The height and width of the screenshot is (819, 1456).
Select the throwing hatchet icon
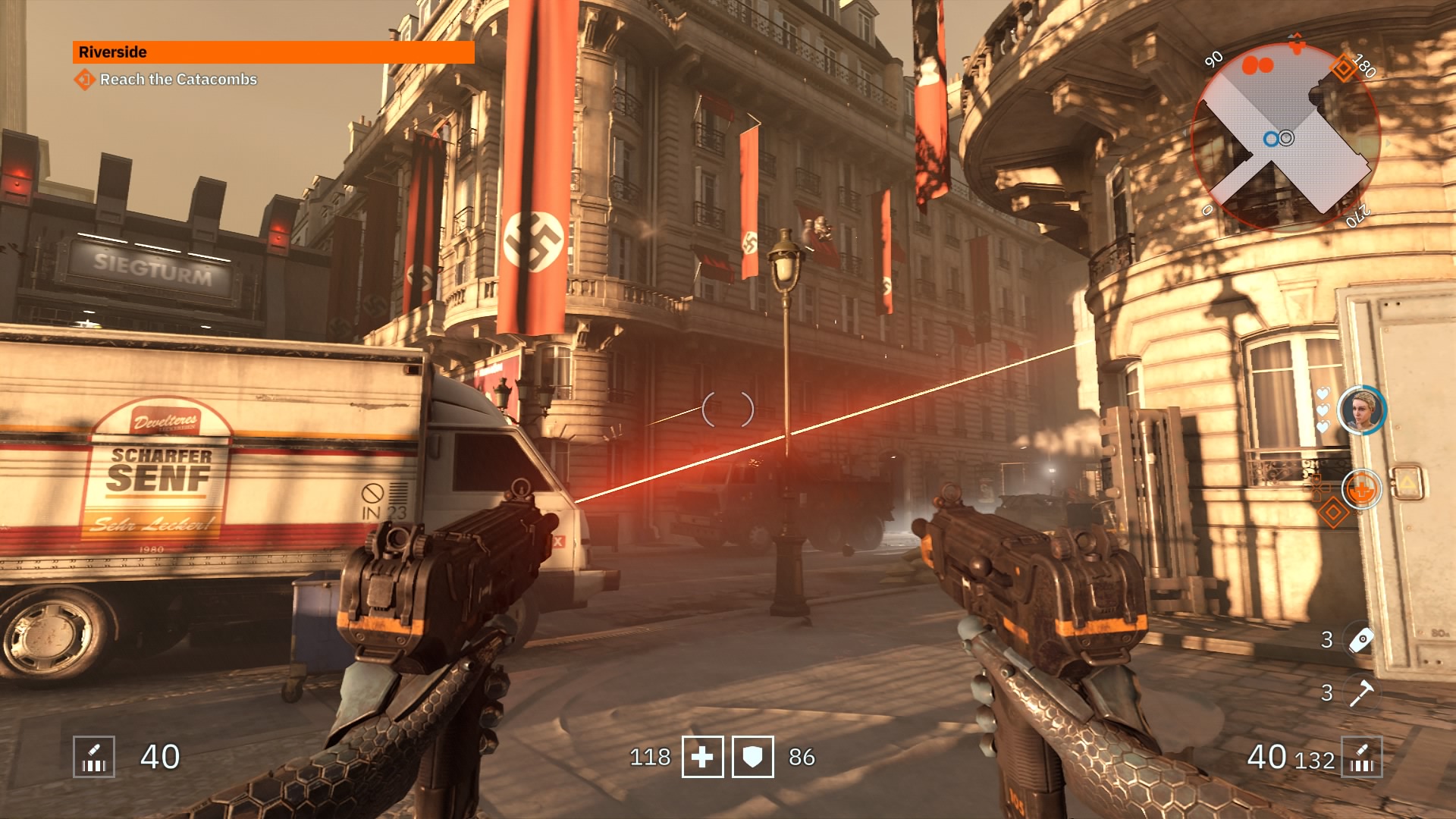pyautogui.click(x=1361, y=692)
